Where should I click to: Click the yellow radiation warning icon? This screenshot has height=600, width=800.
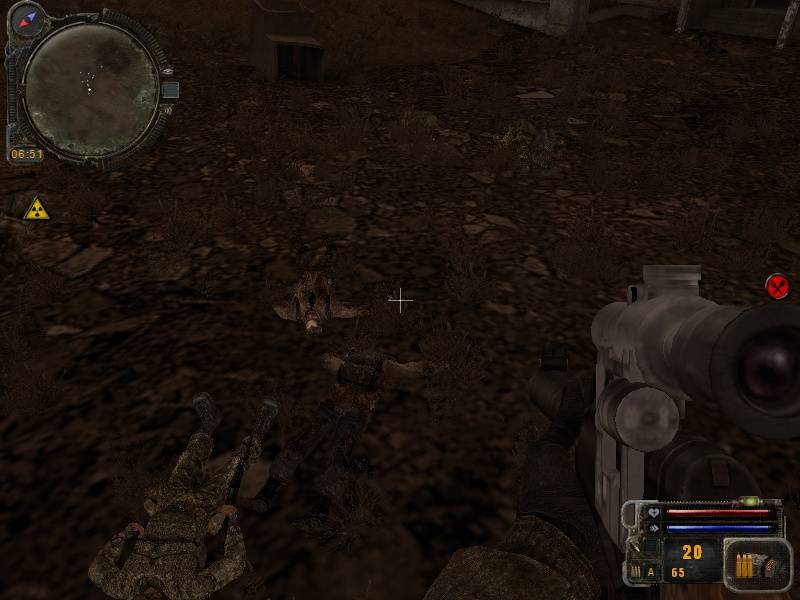[37, 209]
